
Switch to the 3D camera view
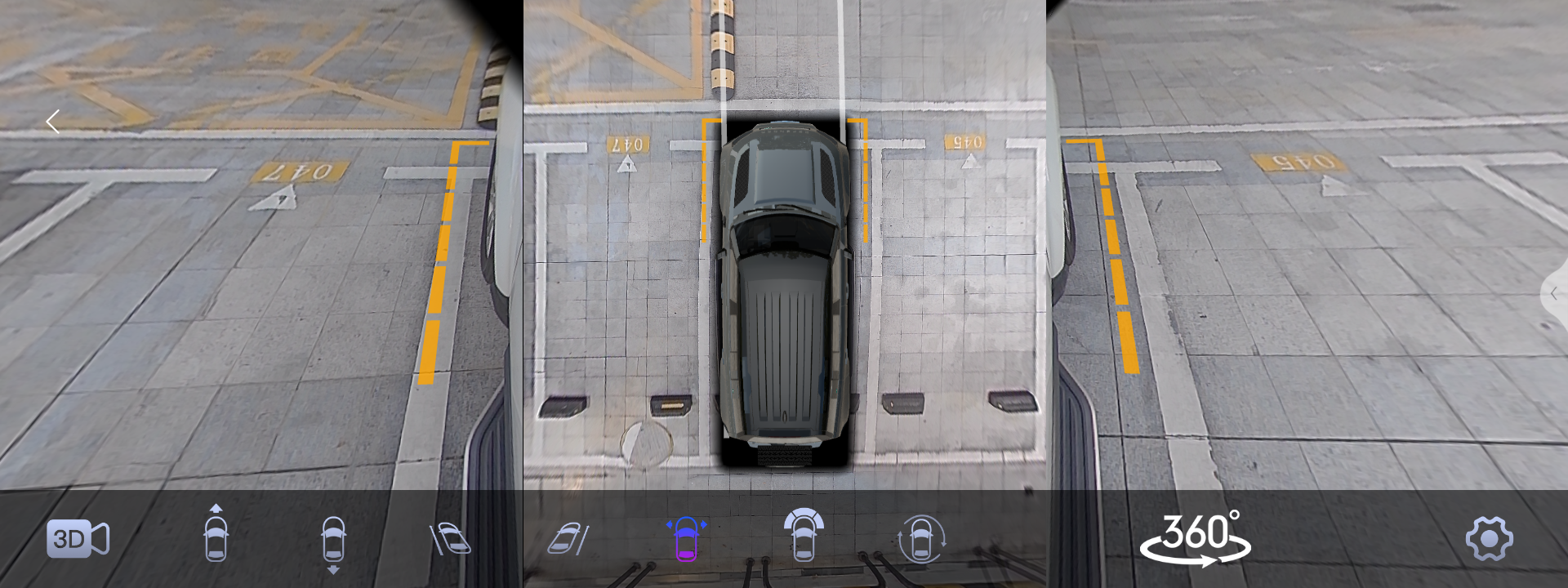click(78, 539)
